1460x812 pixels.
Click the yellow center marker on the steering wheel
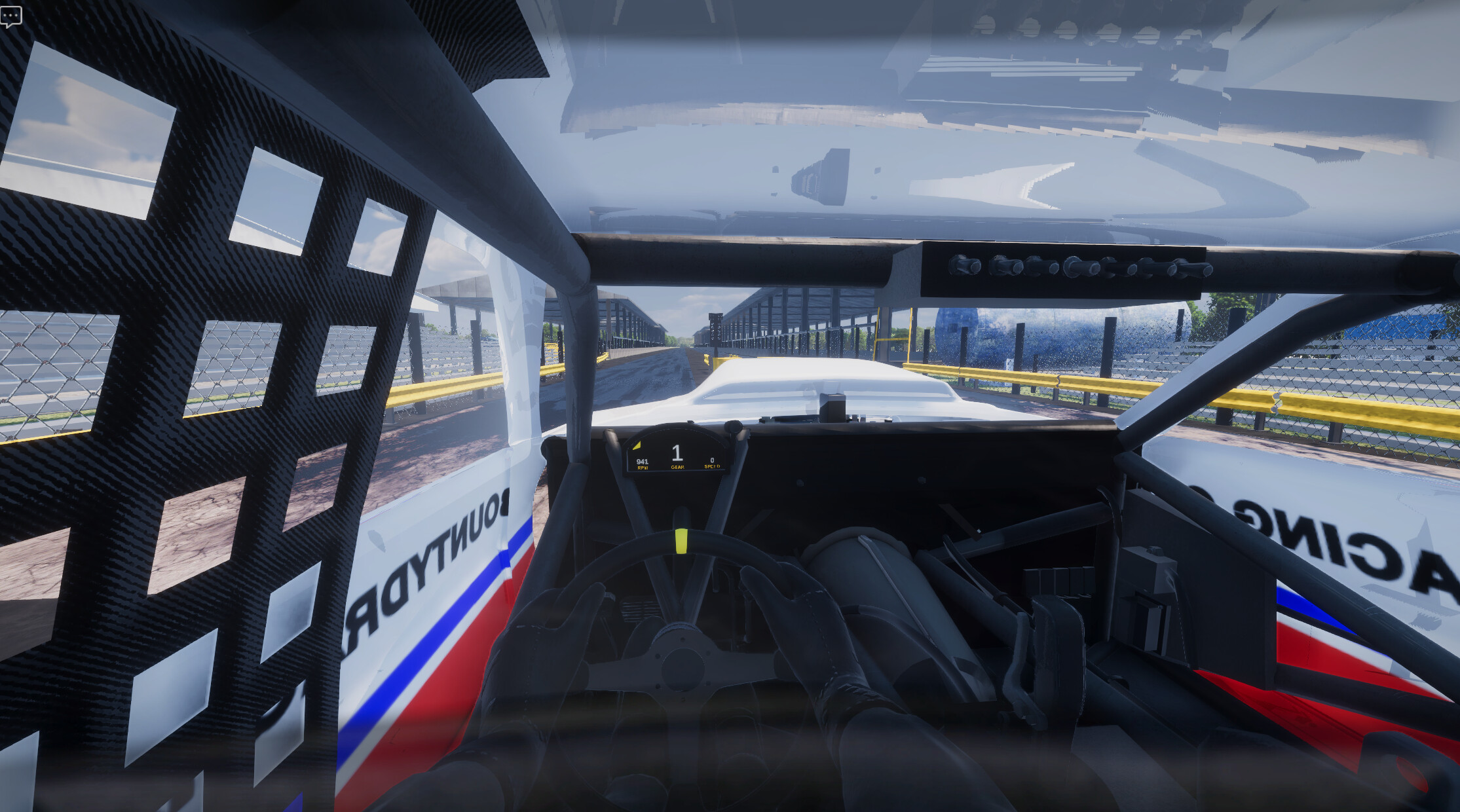point(681,540)
